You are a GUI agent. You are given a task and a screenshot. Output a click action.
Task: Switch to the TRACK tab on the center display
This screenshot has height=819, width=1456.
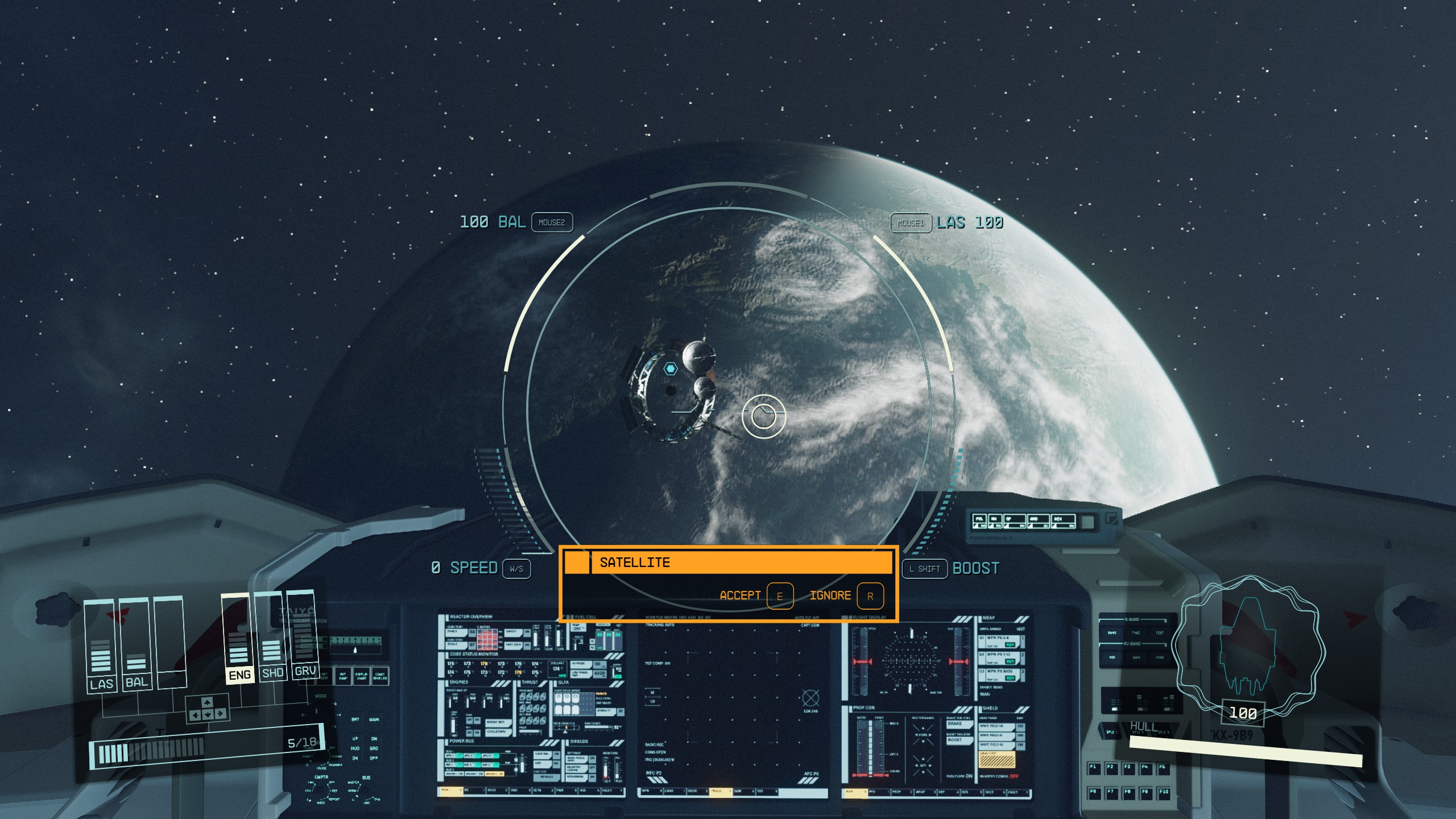point(720,790)
